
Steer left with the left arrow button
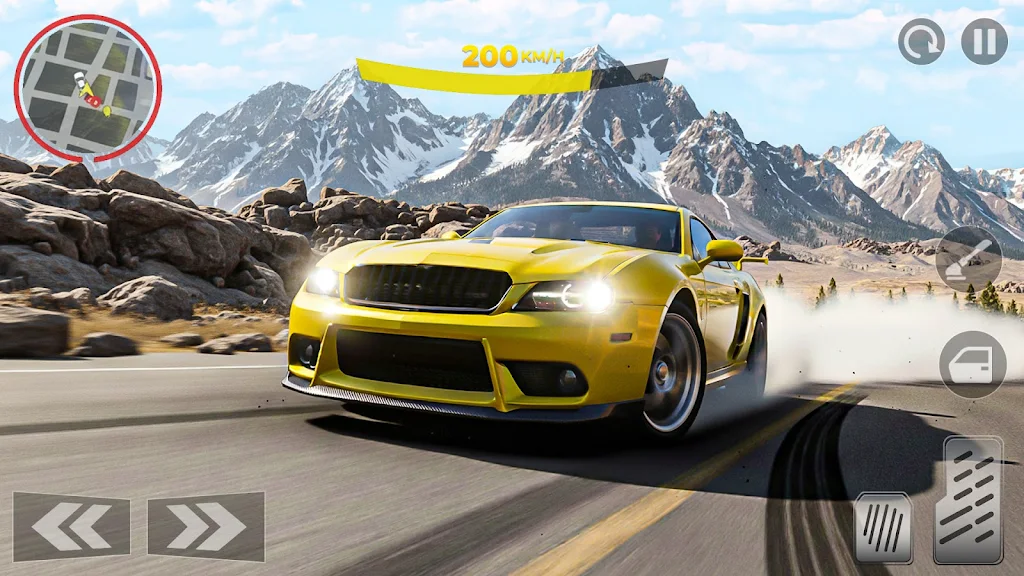tap(71, 526)
